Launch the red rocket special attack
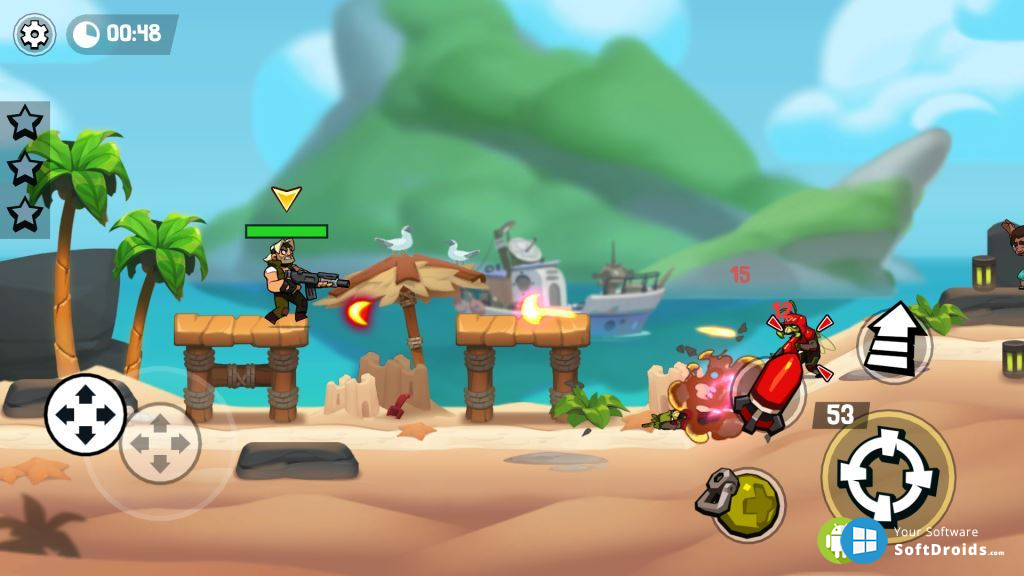The width and height of the screenshot is (1024, 576). pyautogui.click(x=768, y=390)
